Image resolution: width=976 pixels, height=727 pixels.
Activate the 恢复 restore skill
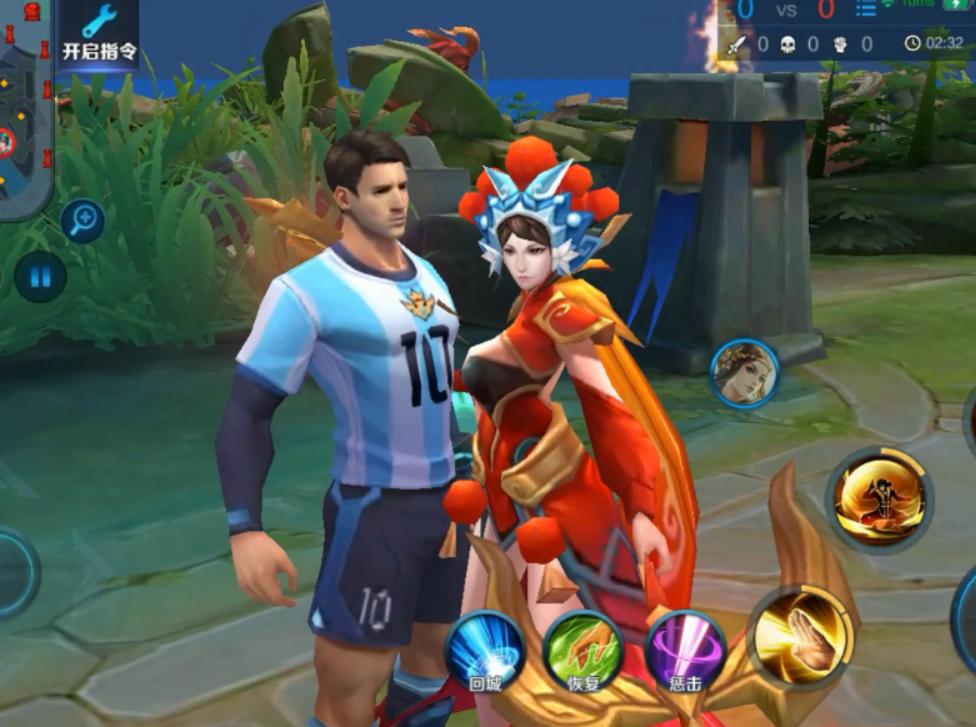(x=584, y=650)
